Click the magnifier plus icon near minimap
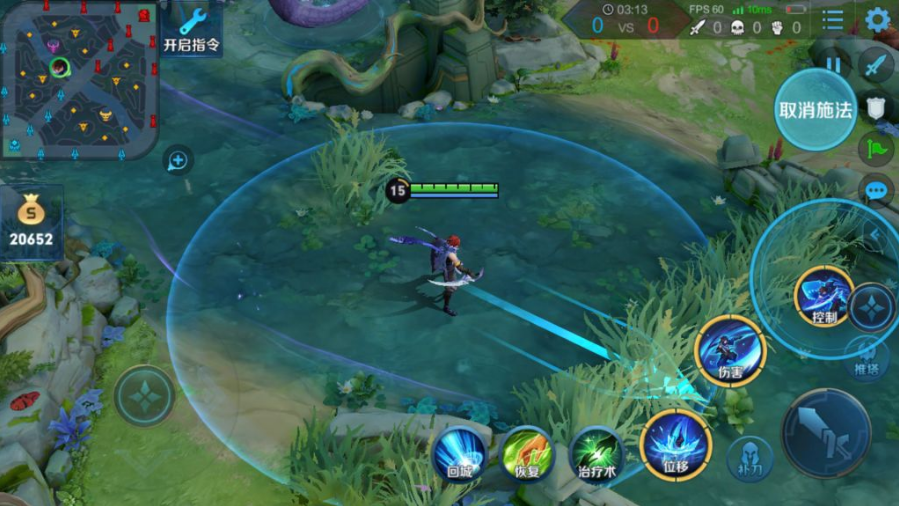899x506 pixels. [x=178, y=160]
